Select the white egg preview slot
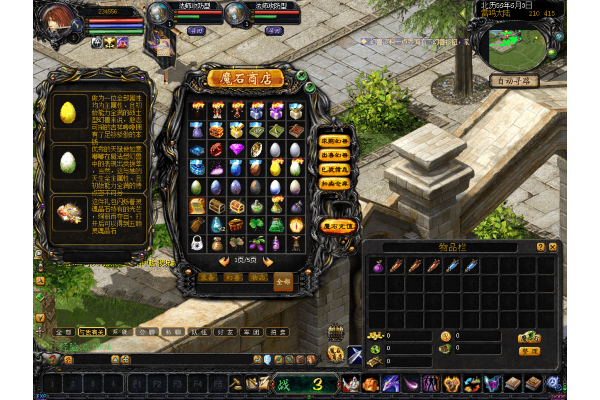 tap(69, 161)
